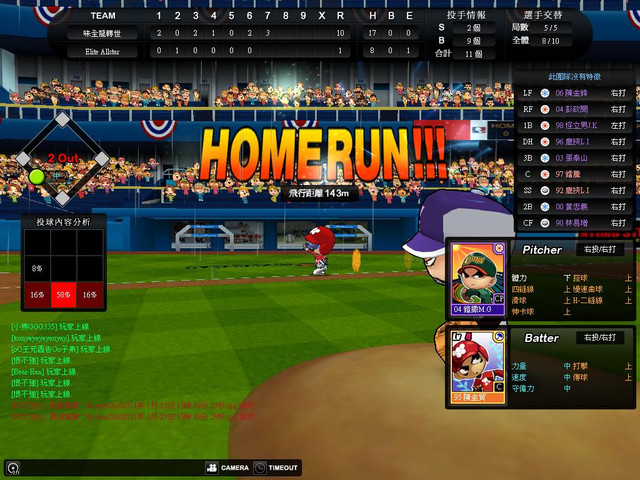This screenshot has height=480, width=640.
Task: Choose LF 06 陳金鋒 in the lineup
Action: [575, 93]
